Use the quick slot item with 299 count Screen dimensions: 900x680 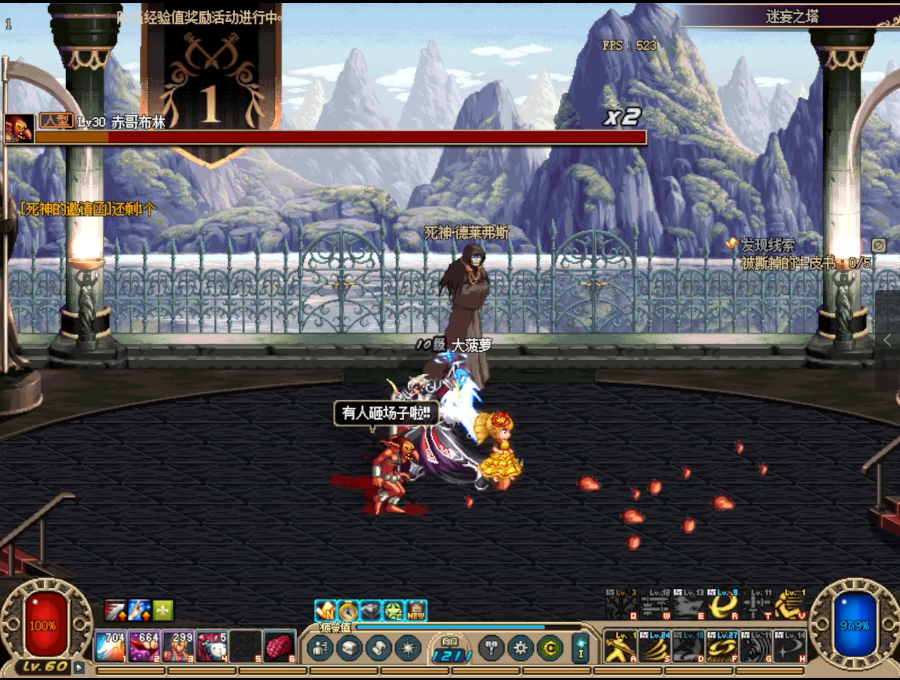[178, 646]
